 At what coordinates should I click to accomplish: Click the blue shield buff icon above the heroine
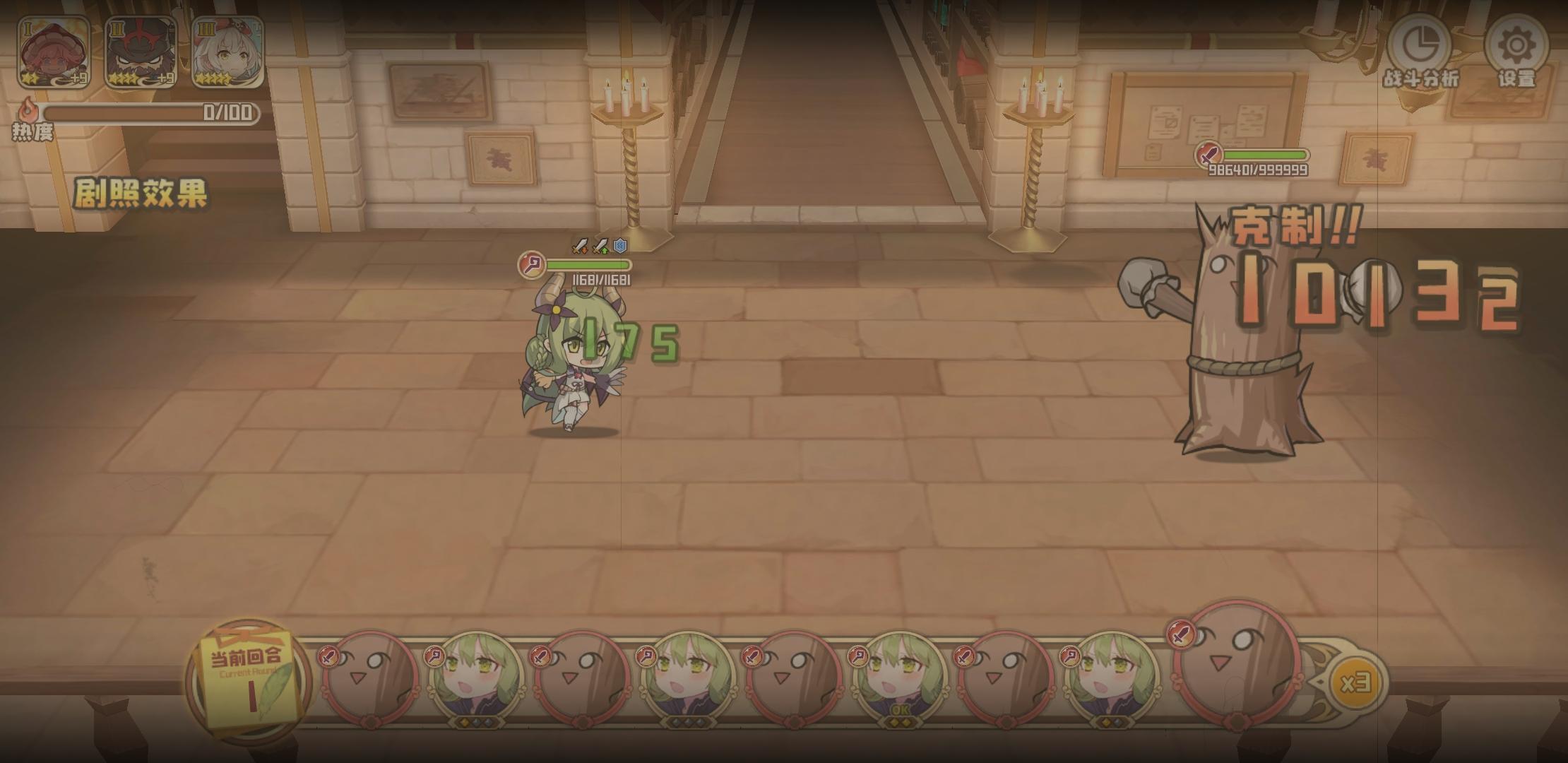(x=621, y=246)
